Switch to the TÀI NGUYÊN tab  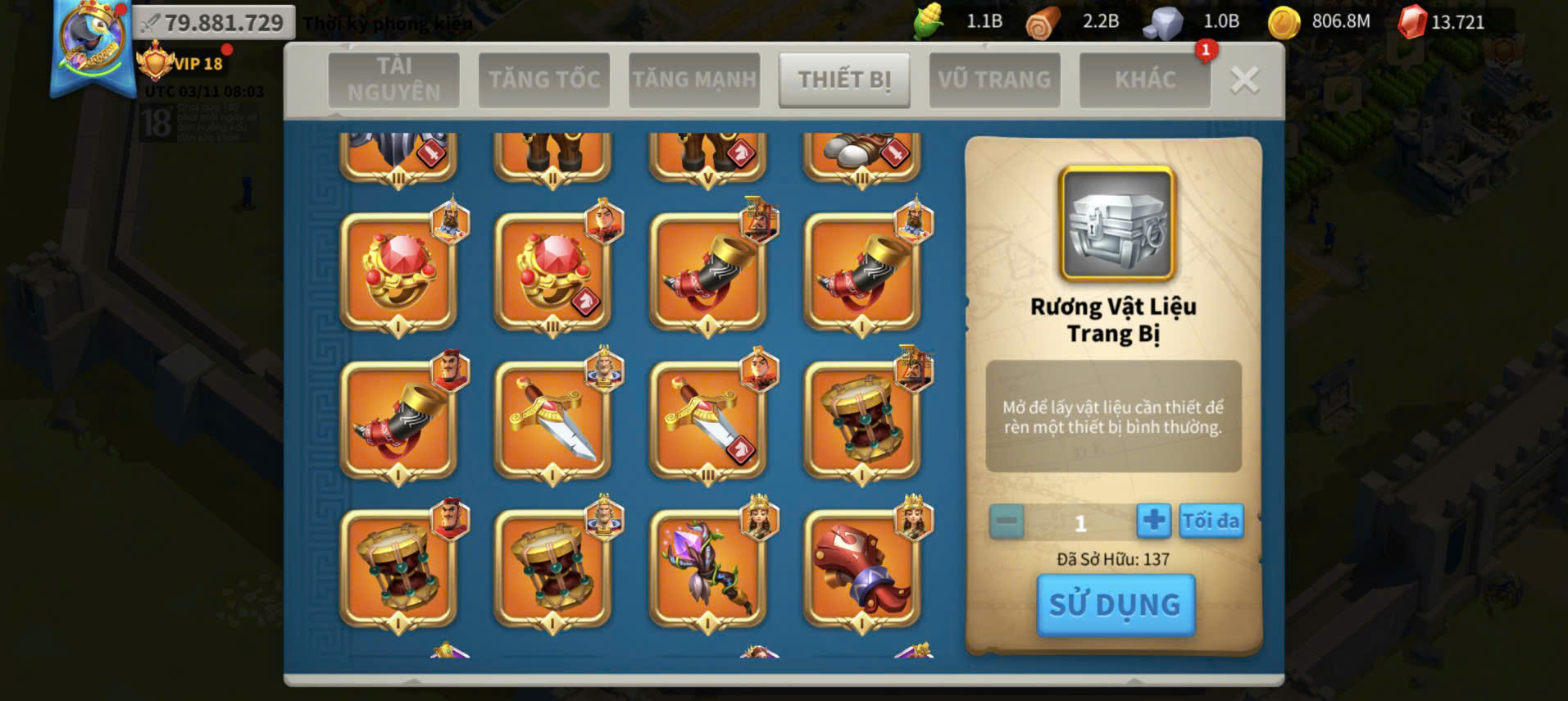(x=393, y=80)
